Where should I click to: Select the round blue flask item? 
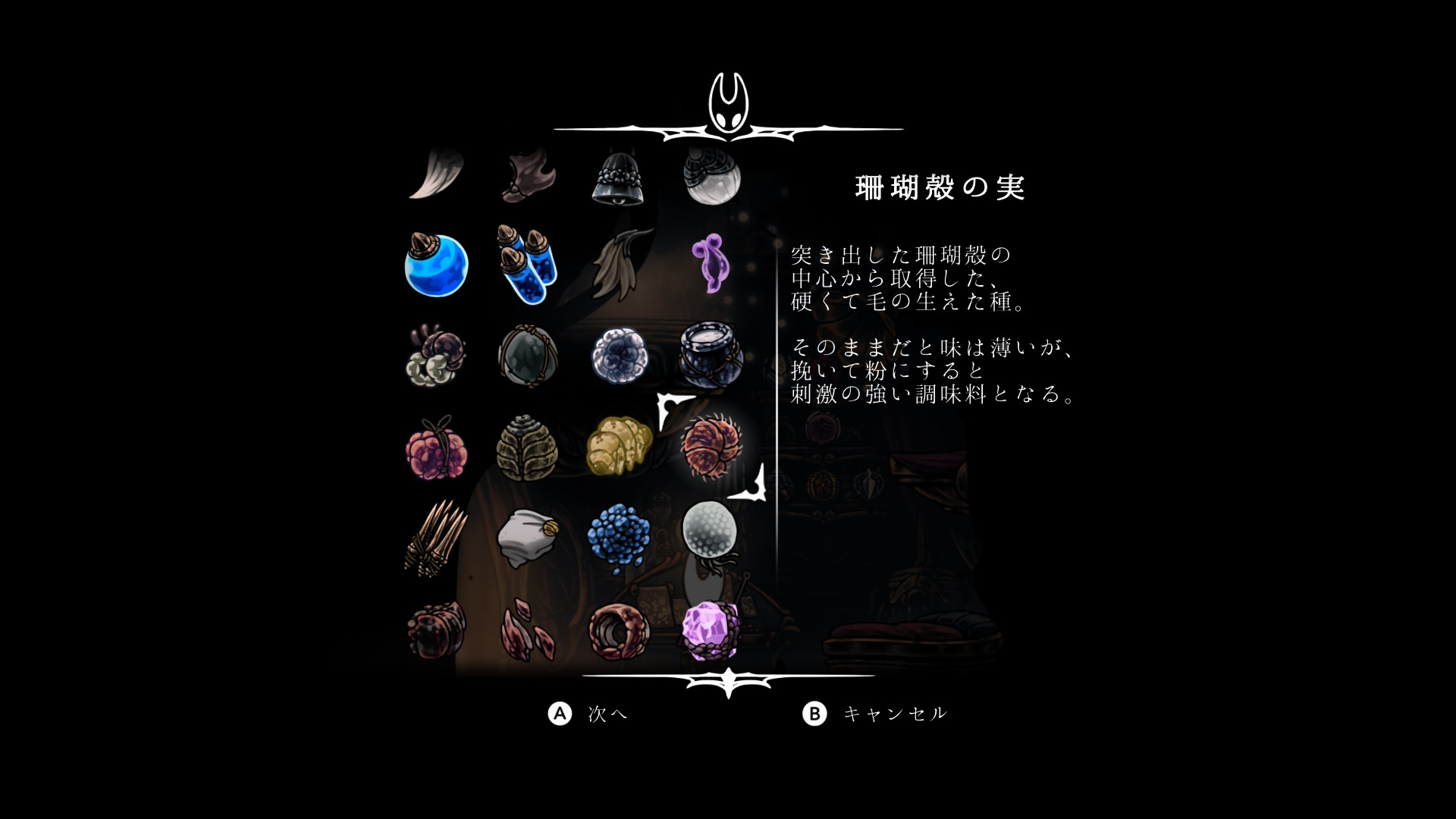click(436, 265)
